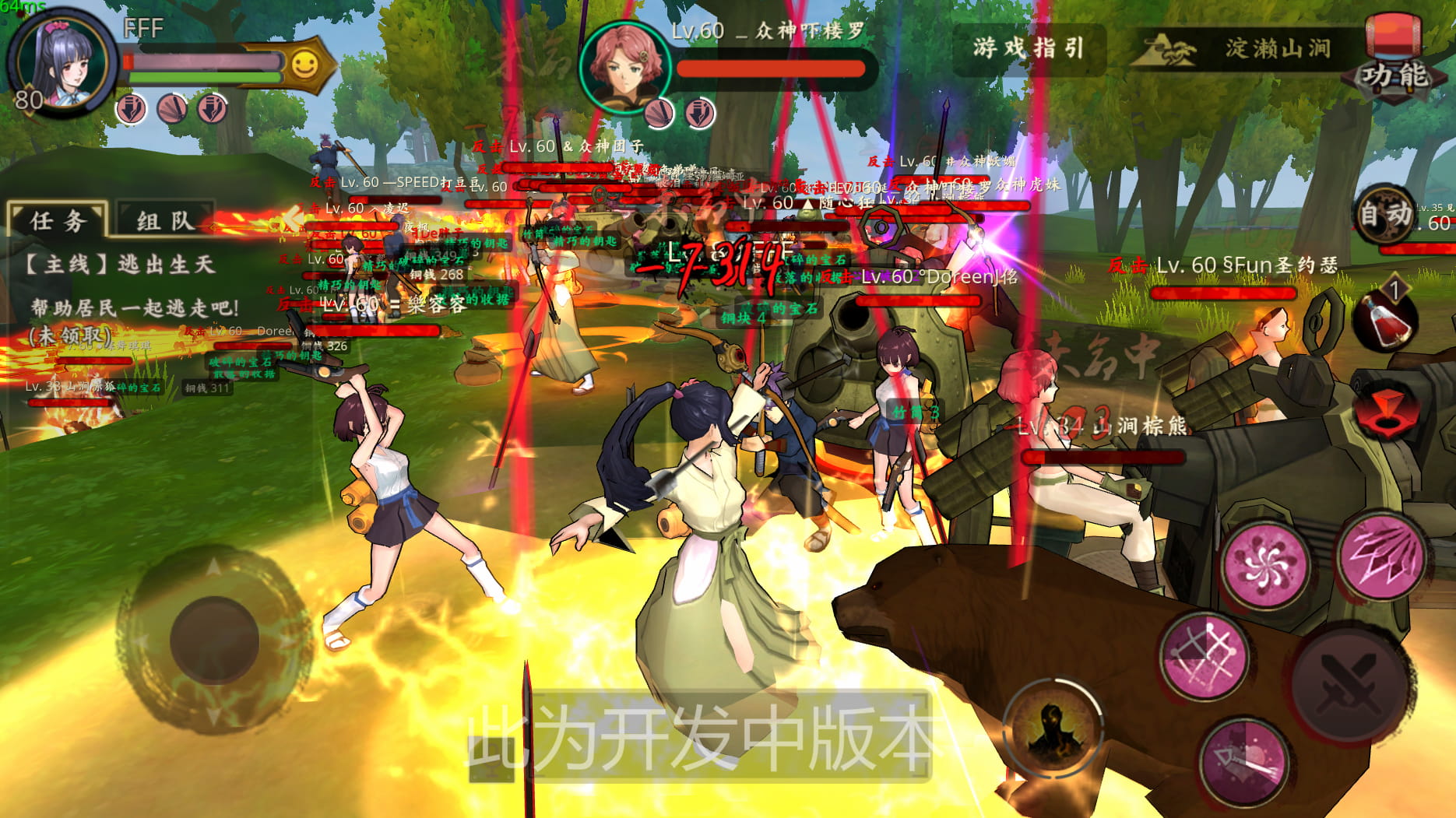1456x818 pixels.
Task: Switch to the 组队 team tab
Action: point(164,219)
